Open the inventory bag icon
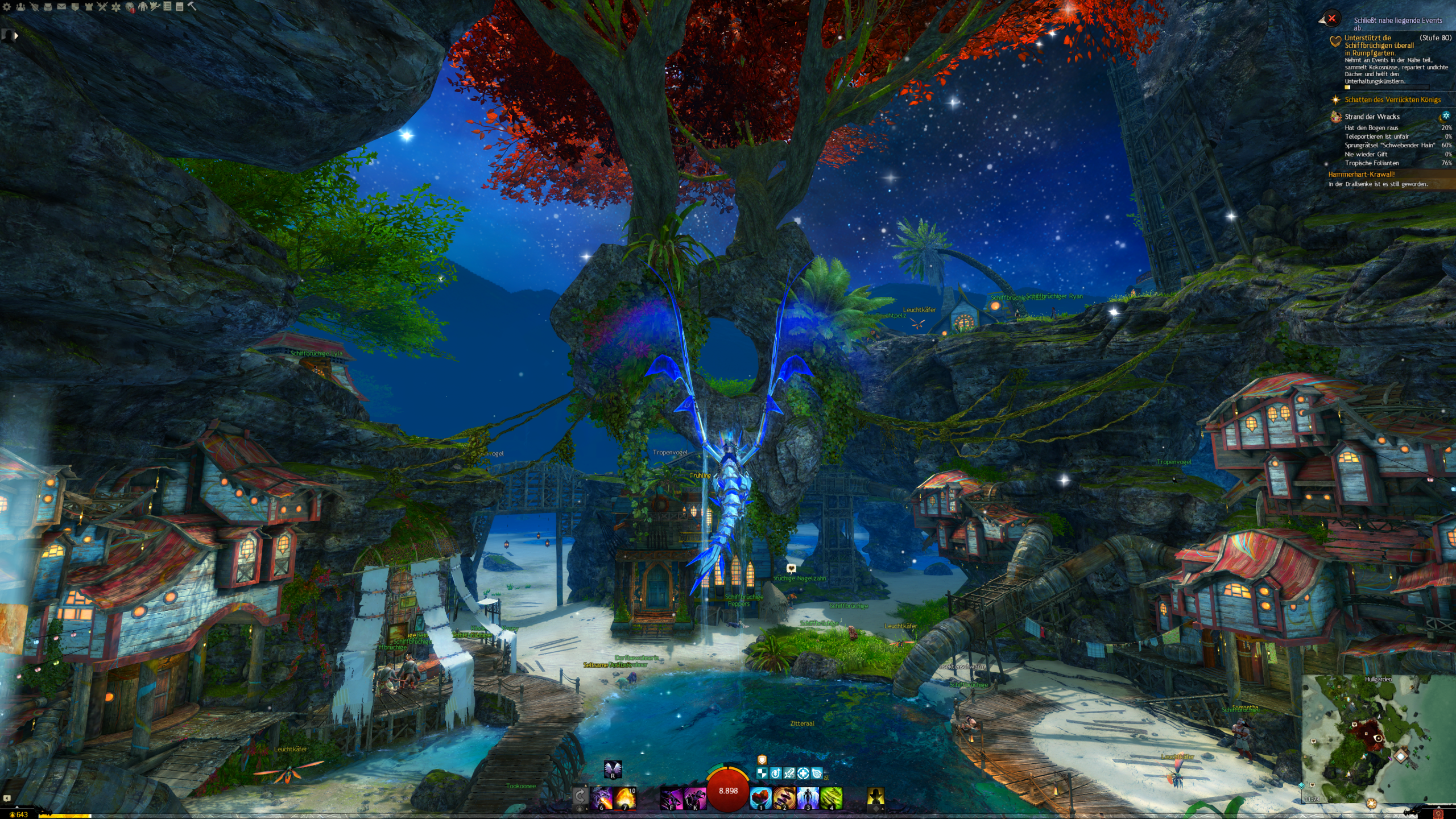Screen dimensions: 1456x819 click(48, 7)
